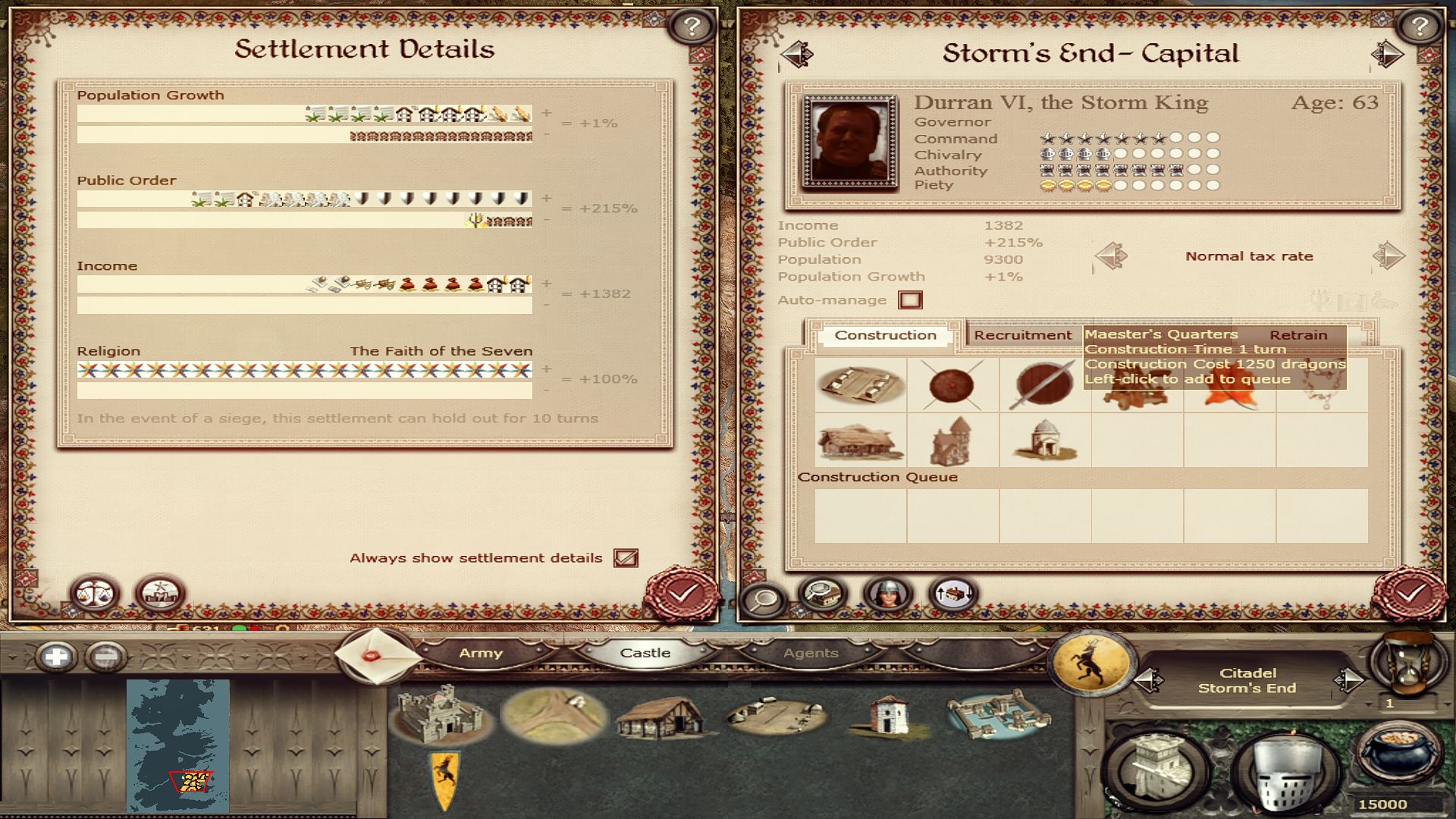Viewport: 1456px width, 819px height.
Task: Click the Westeros minimap
Action: 177,743
